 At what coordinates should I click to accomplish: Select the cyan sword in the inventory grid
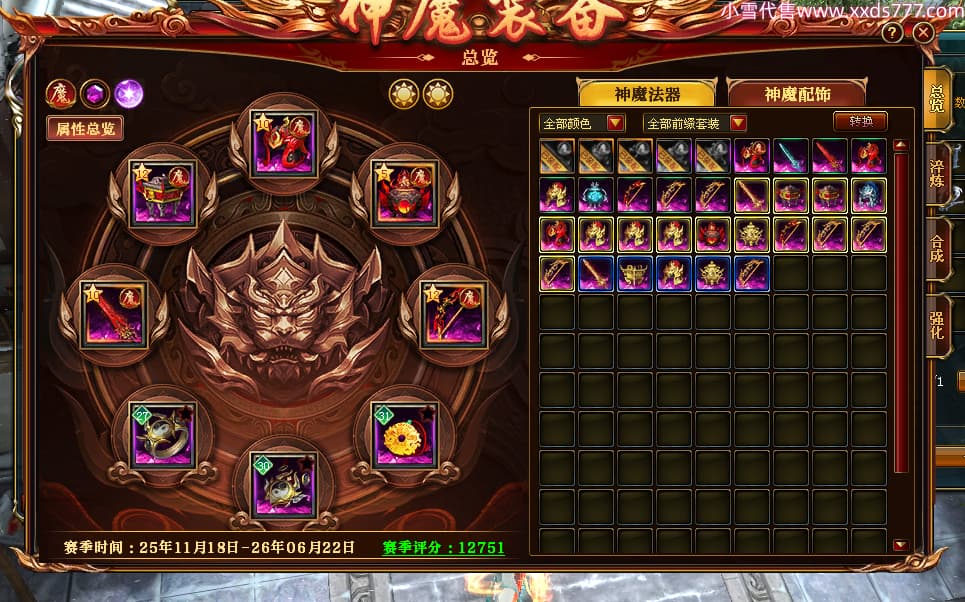pos(791,157)
